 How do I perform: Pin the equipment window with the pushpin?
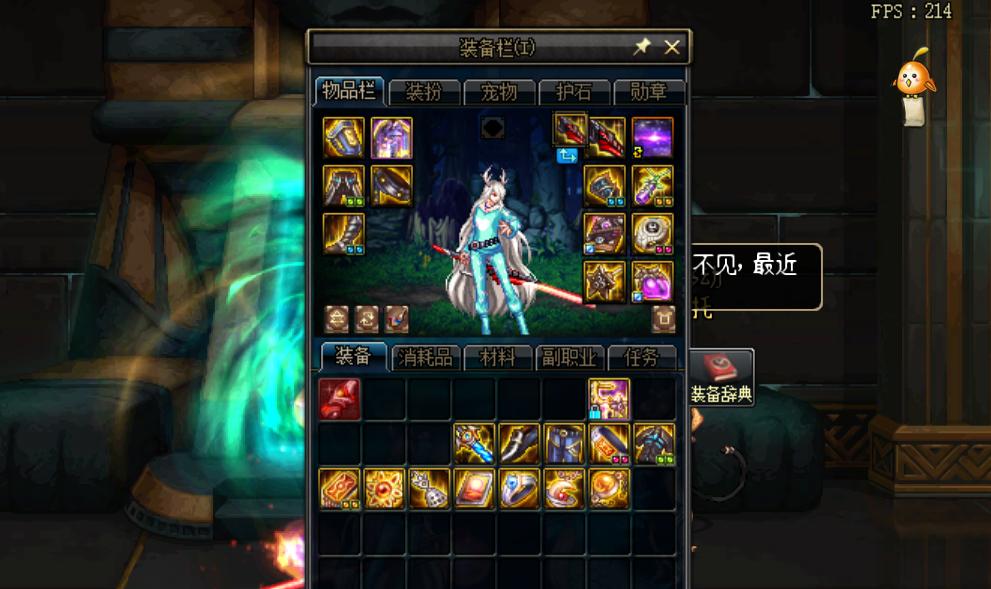(642, 47)
